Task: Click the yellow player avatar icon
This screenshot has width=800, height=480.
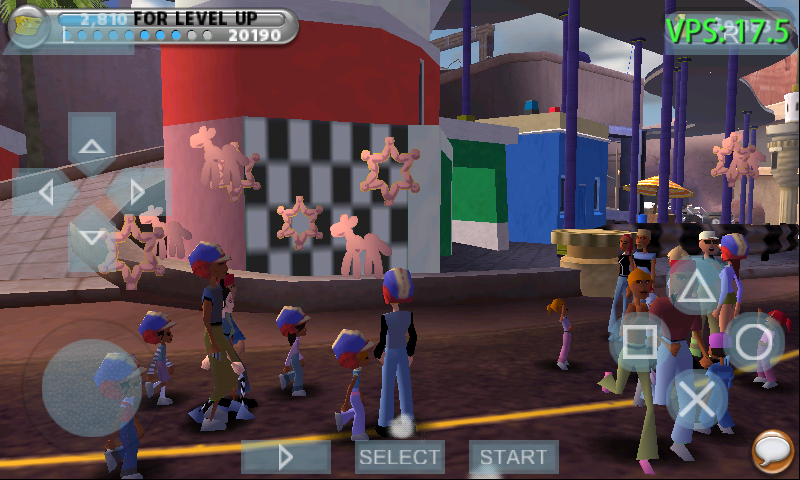Action: pos(28,26)
